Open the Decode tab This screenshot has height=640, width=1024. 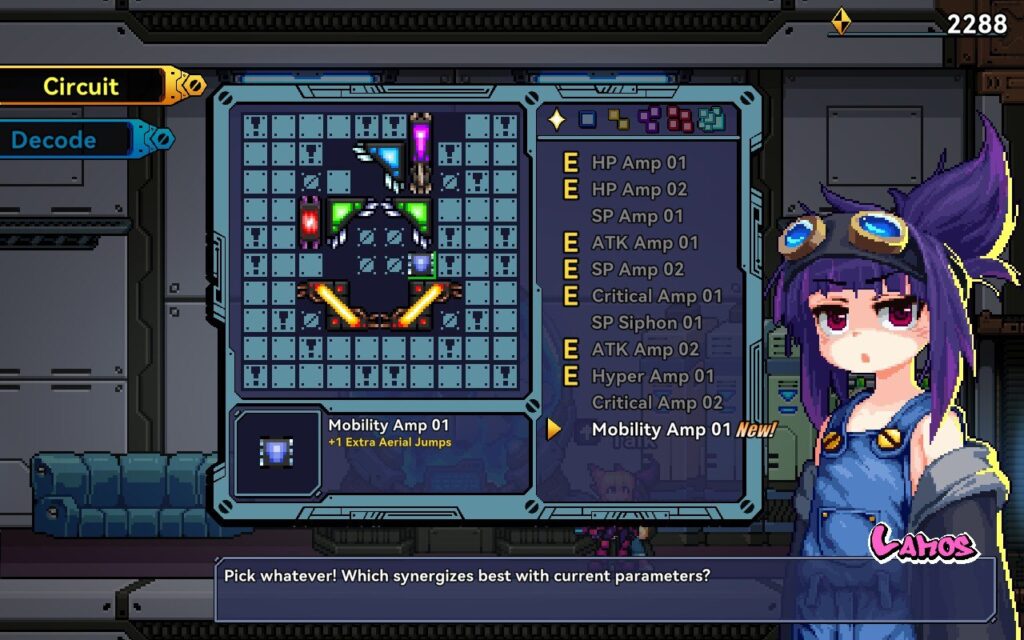click(55, 140)
